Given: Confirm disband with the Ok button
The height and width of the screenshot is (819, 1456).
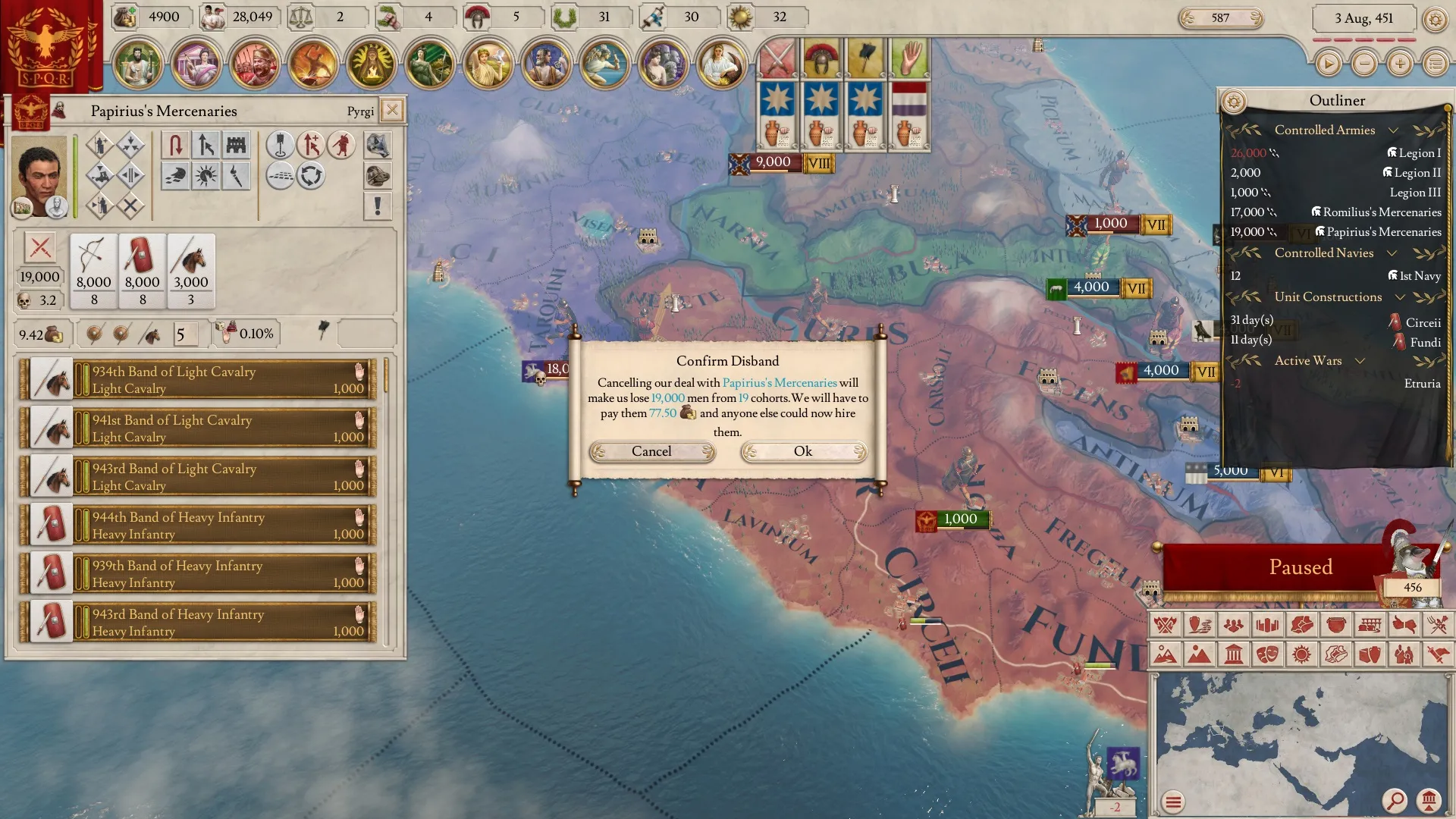Looking at the screenshot, I should pos(803,452).
